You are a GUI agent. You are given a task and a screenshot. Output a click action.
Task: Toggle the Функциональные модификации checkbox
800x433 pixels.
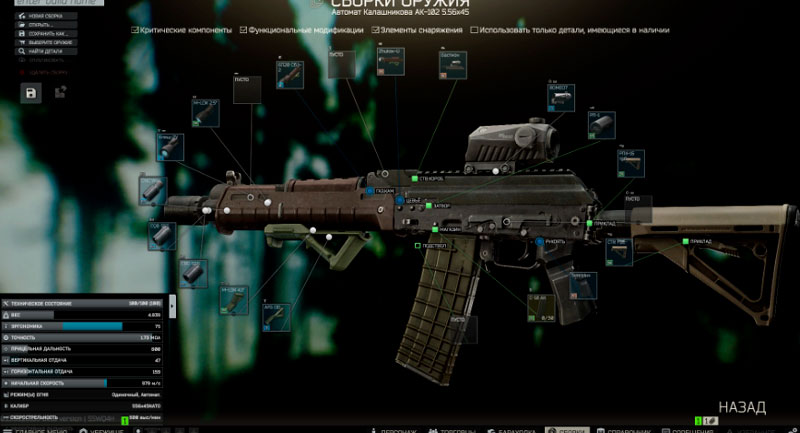point(244,30)
